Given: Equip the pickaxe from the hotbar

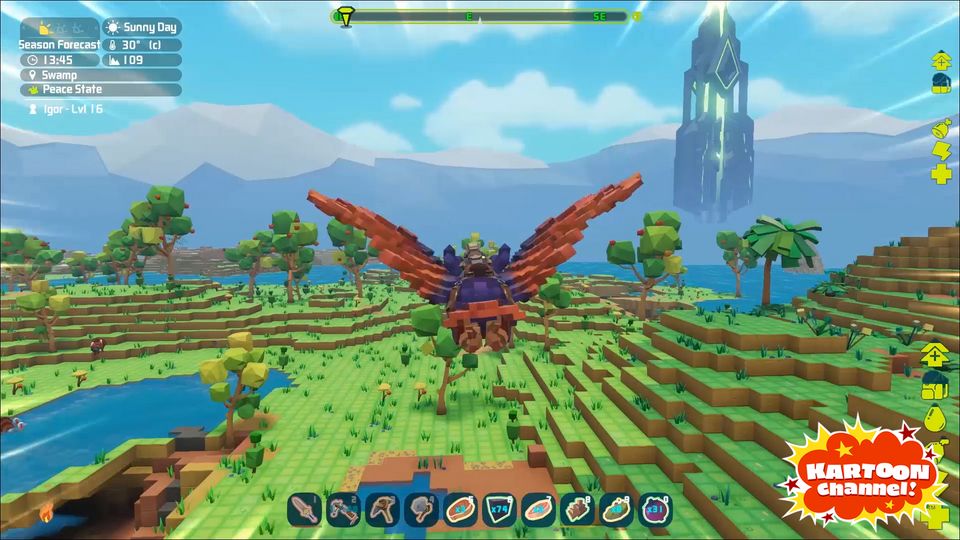Looking at the screenshot, I should 382,510.
